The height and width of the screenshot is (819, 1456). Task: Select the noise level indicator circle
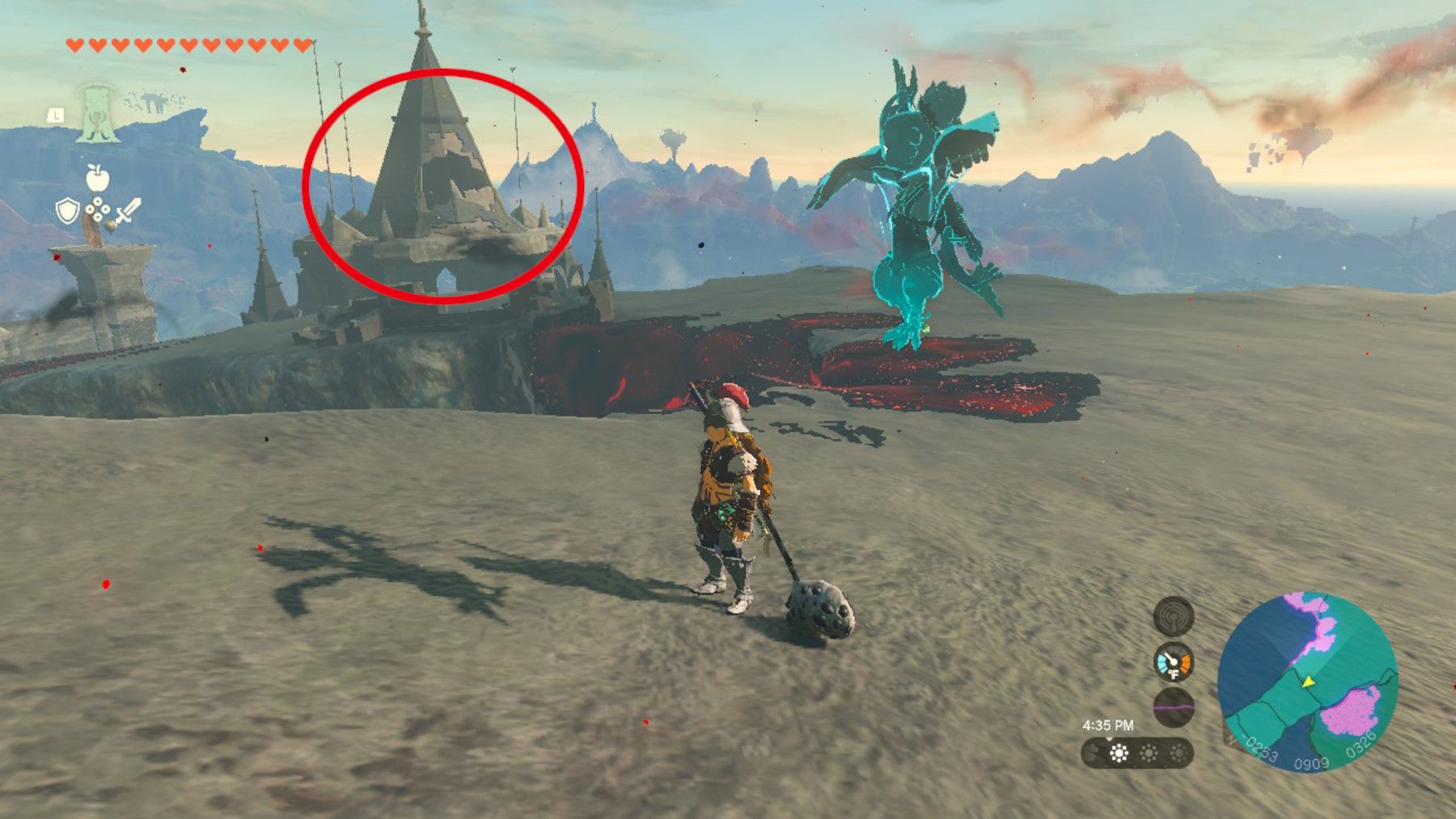(x=1174, y=707)
